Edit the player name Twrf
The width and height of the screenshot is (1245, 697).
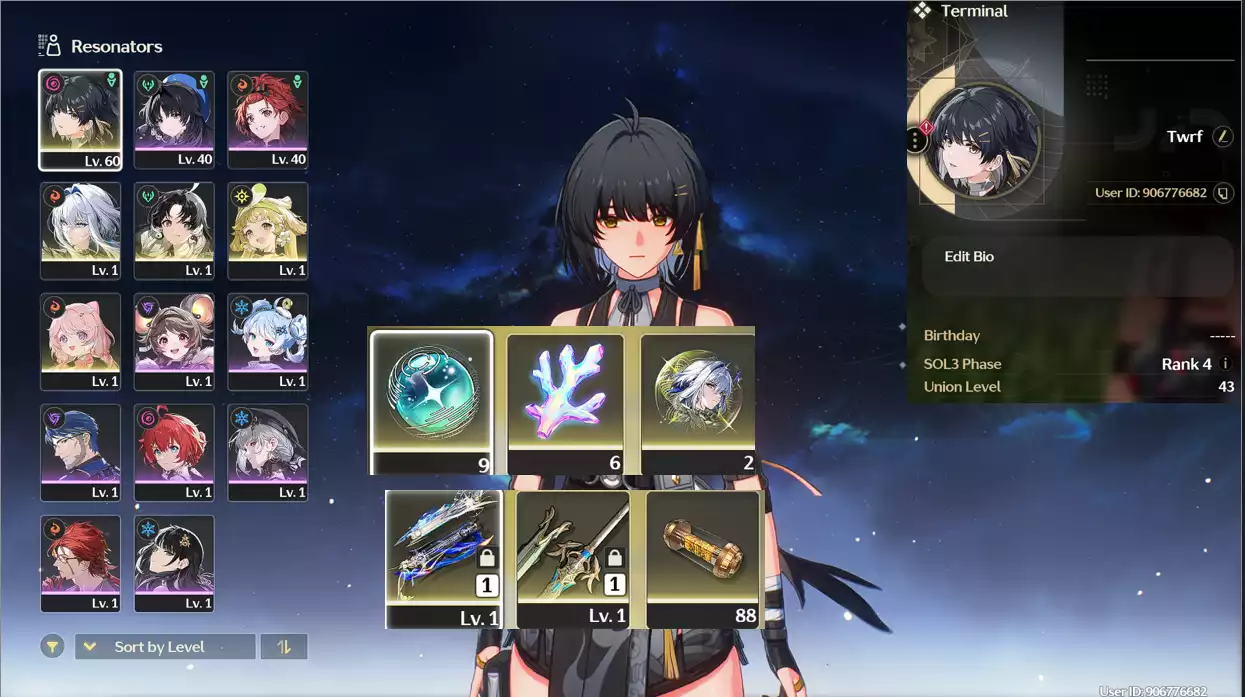[1222, 137]
